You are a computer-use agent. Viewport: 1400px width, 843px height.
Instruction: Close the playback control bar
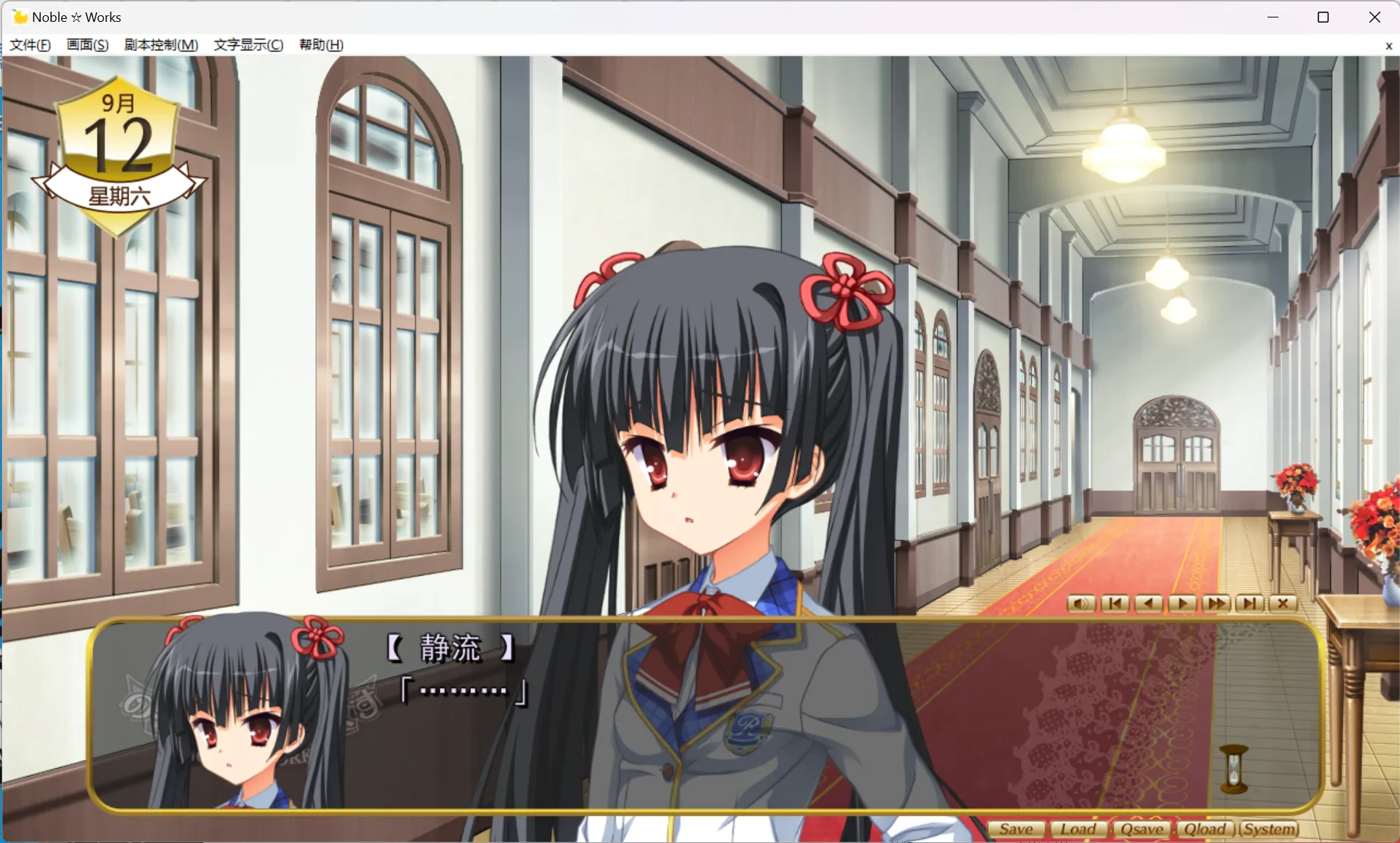coord(1283,603)
